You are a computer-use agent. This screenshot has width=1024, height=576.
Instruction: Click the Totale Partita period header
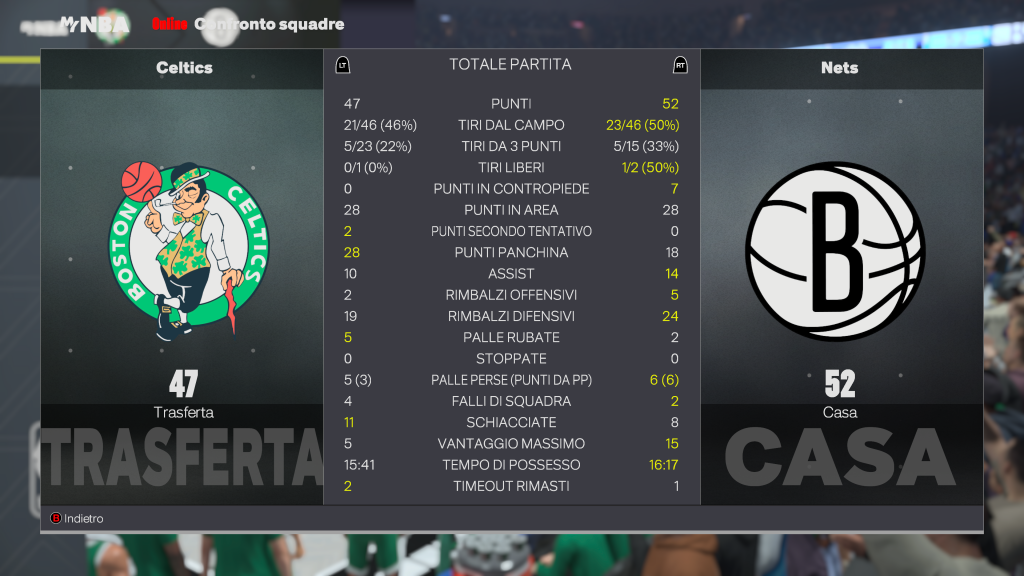pos(510,65)
